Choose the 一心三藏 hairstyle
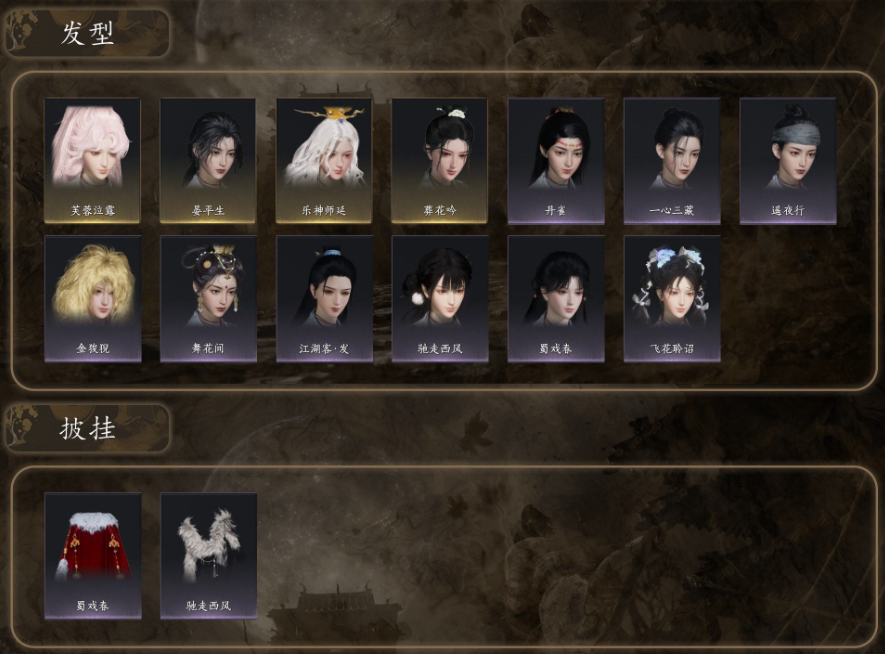This screenshot has height=654, width=885. point(672,159)
